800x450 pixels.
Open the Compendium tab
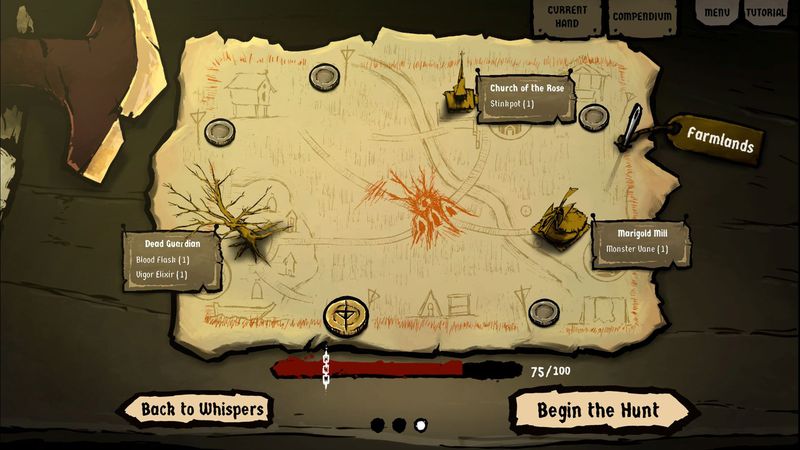tap(639, 16)
